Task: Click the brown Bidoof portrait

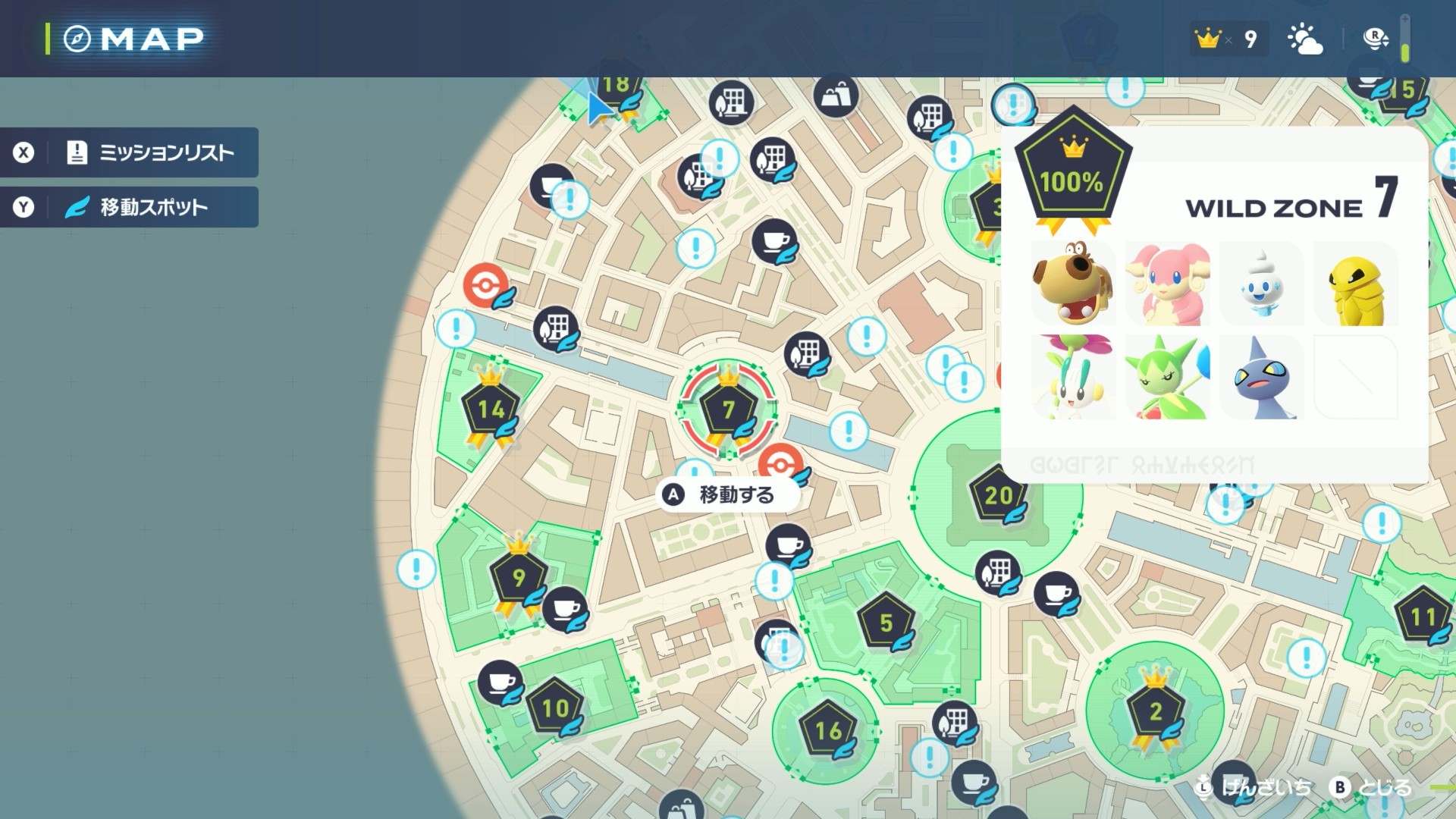Action: click(x=1073, y=285)
